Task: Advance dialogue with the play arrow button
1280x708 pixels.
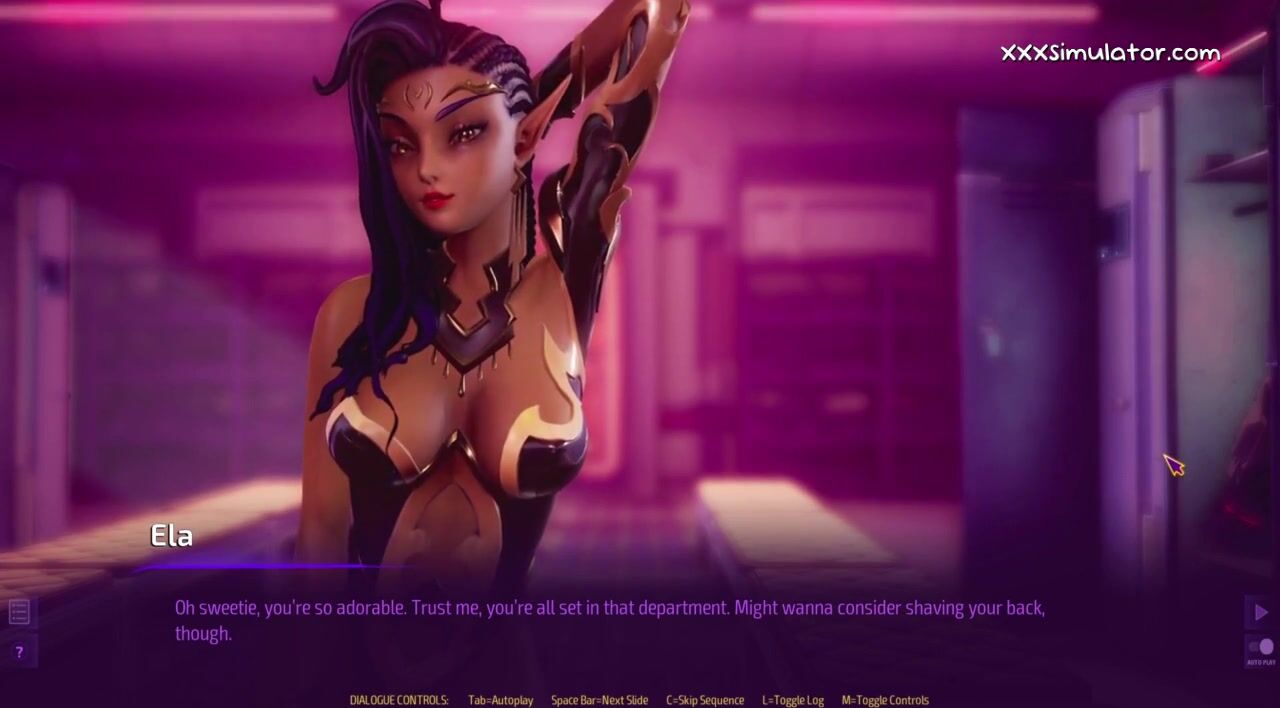Action: (x=1260, y=612)
